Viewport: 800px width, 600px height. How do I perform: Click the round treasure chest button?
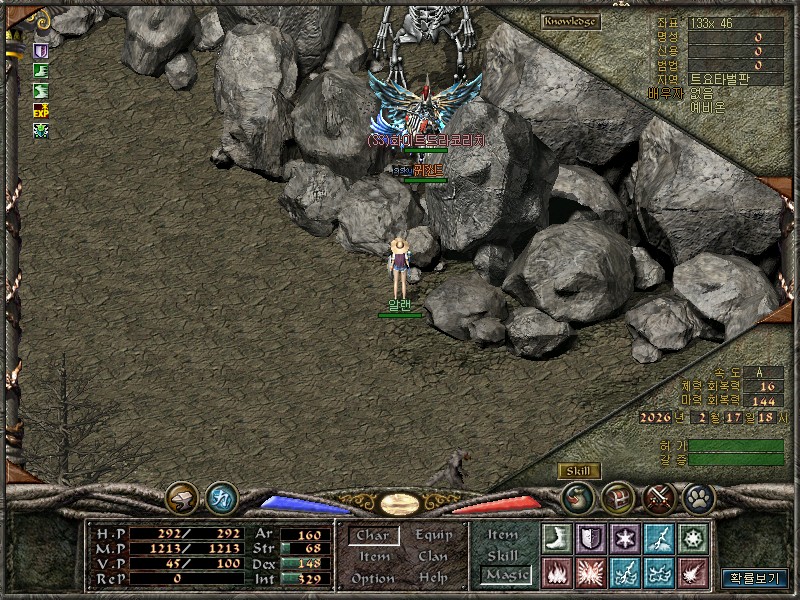pyautogui.click(x=618, y=496)
